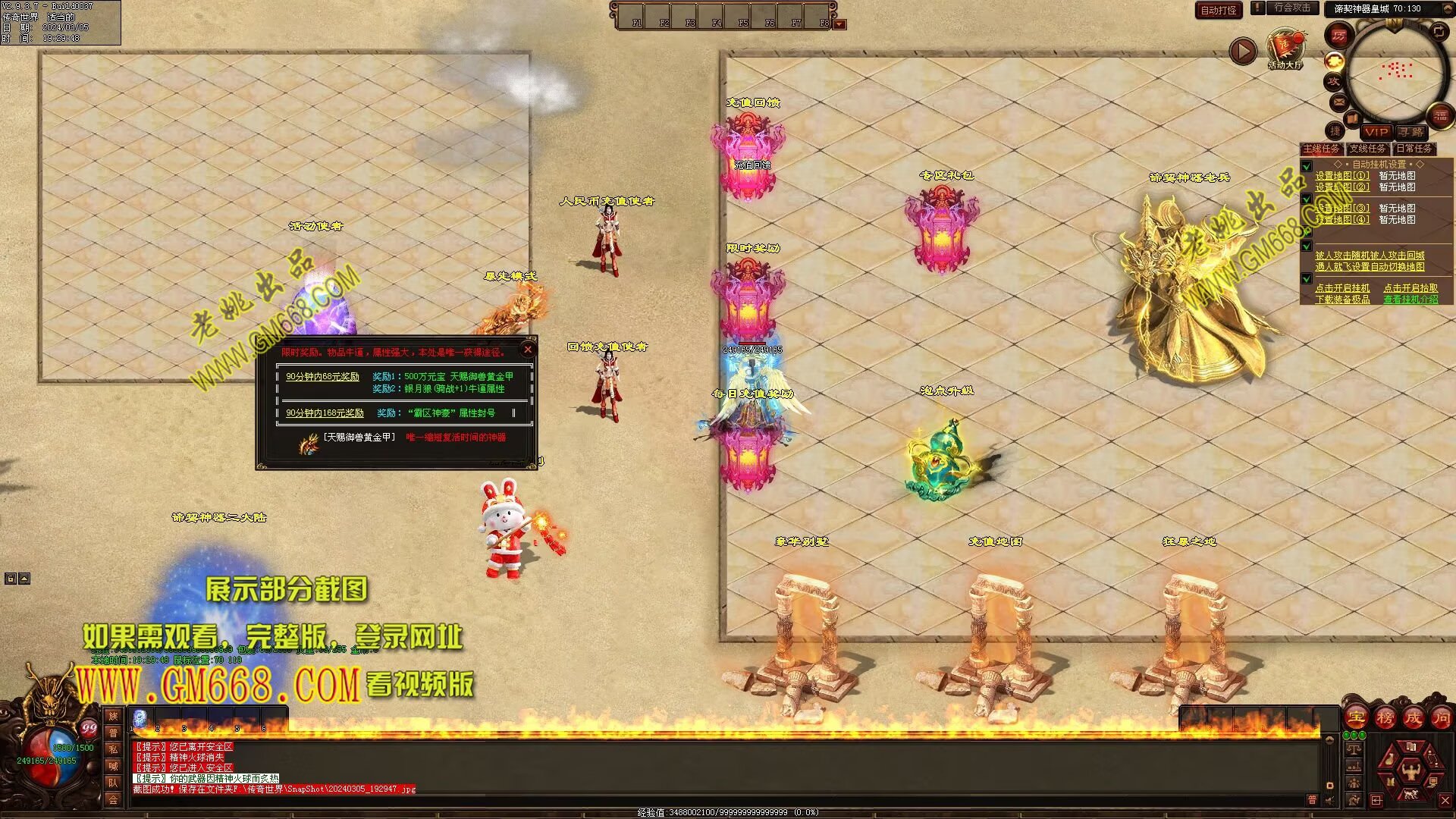The image size is (1456, 819).
Task: Select the 90分钟内168元奖励 reward link
Action: point(325,413)
